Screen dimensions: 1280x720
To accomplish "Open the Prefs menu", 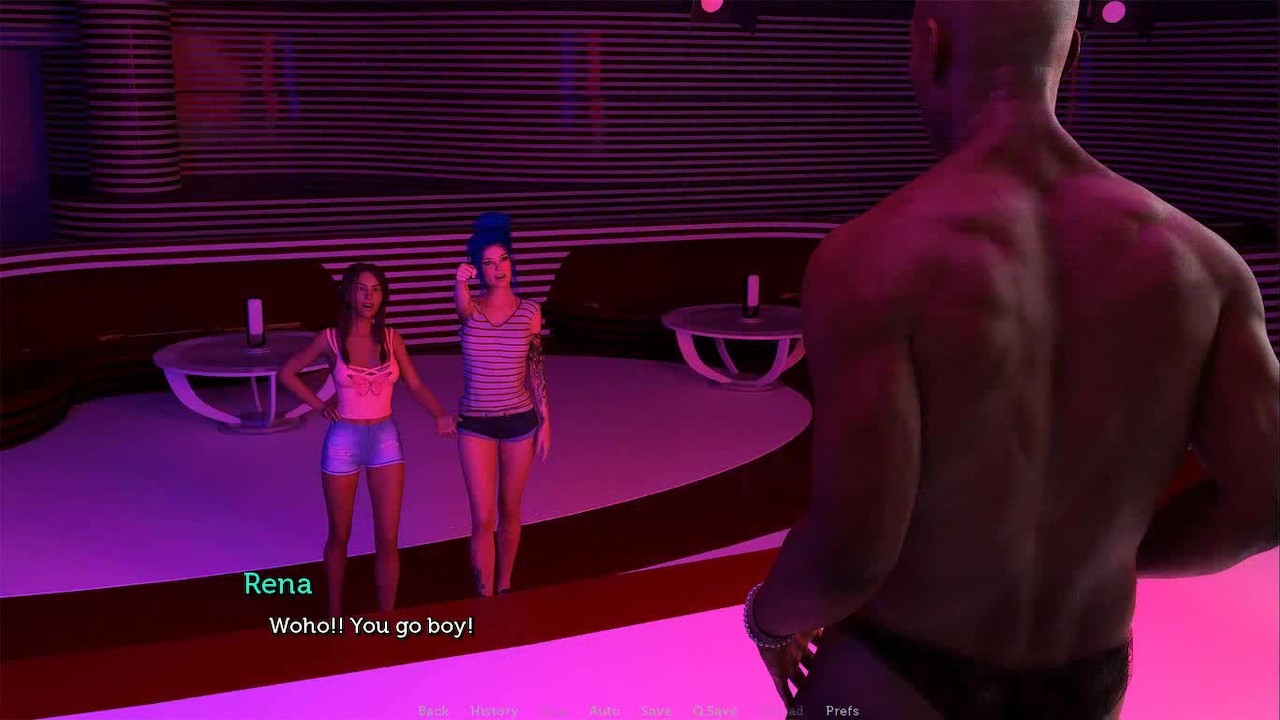I will click(842, 711).
